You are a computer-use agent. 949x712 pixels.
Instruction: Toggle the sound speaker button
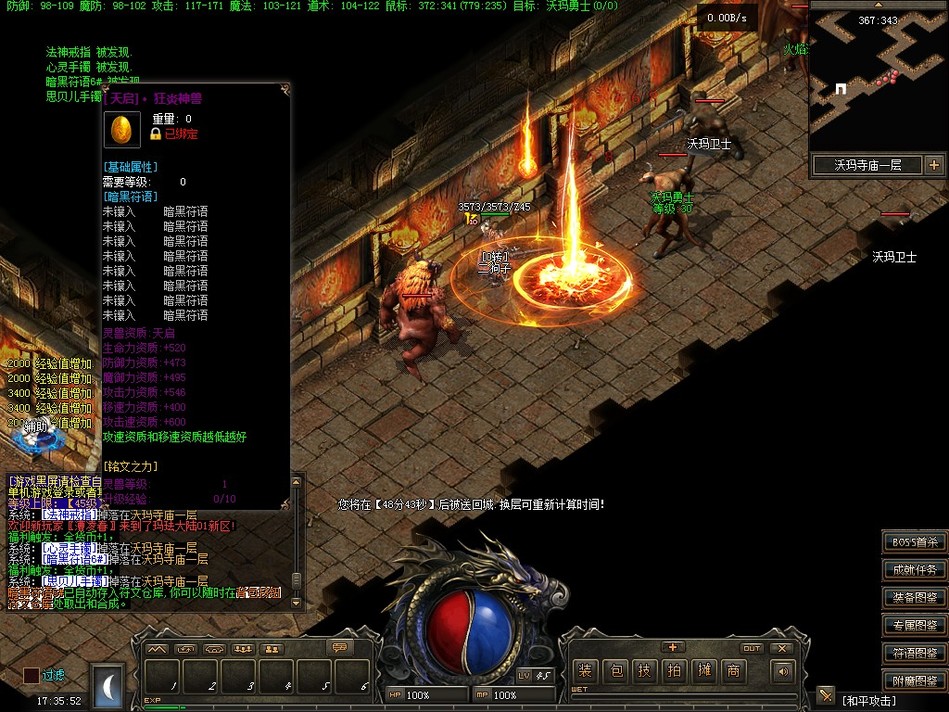(782, 671)
